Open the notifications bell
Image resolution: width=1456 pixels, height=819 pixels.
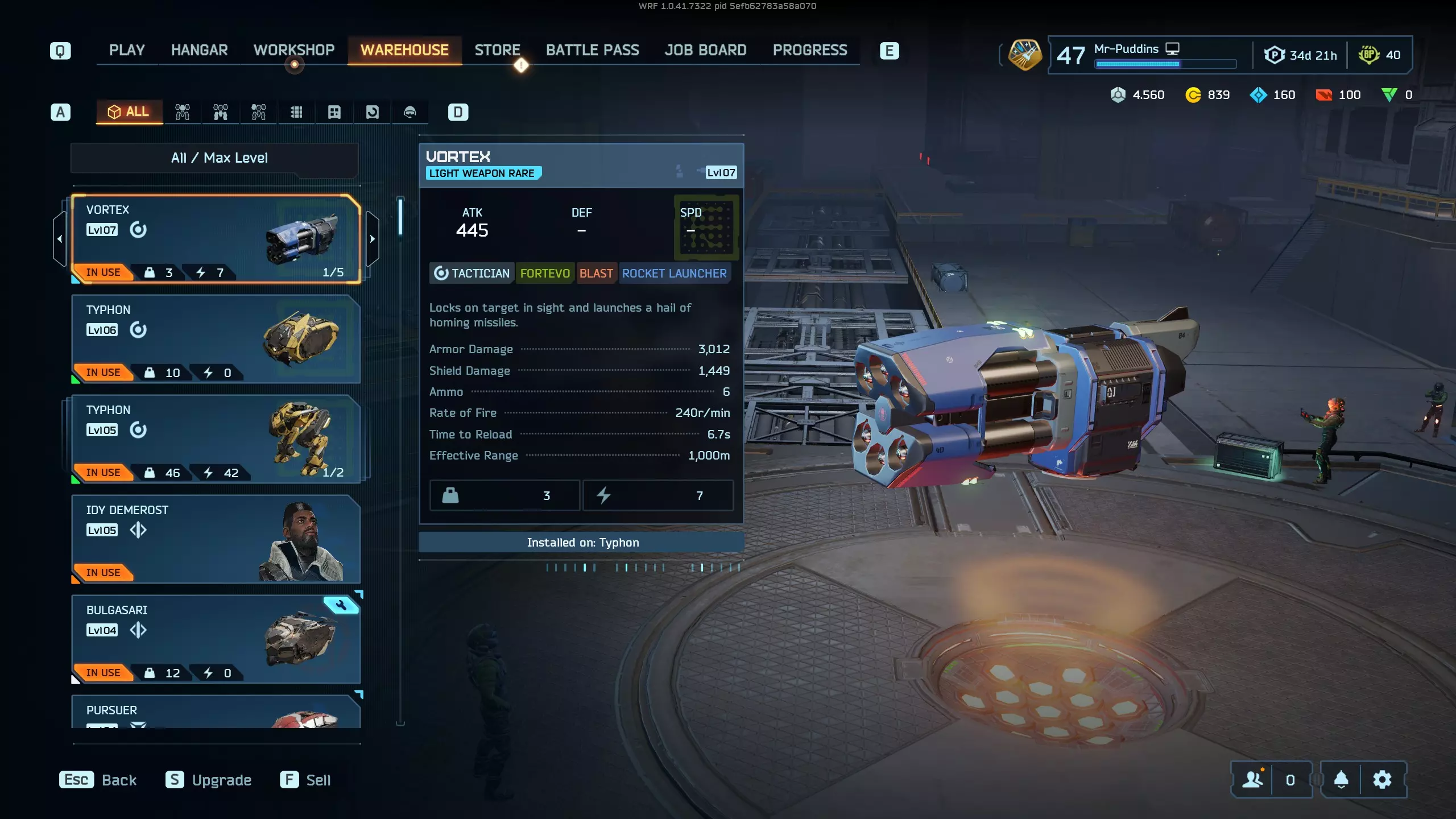pyautogui.click(x=1341, y=780)
